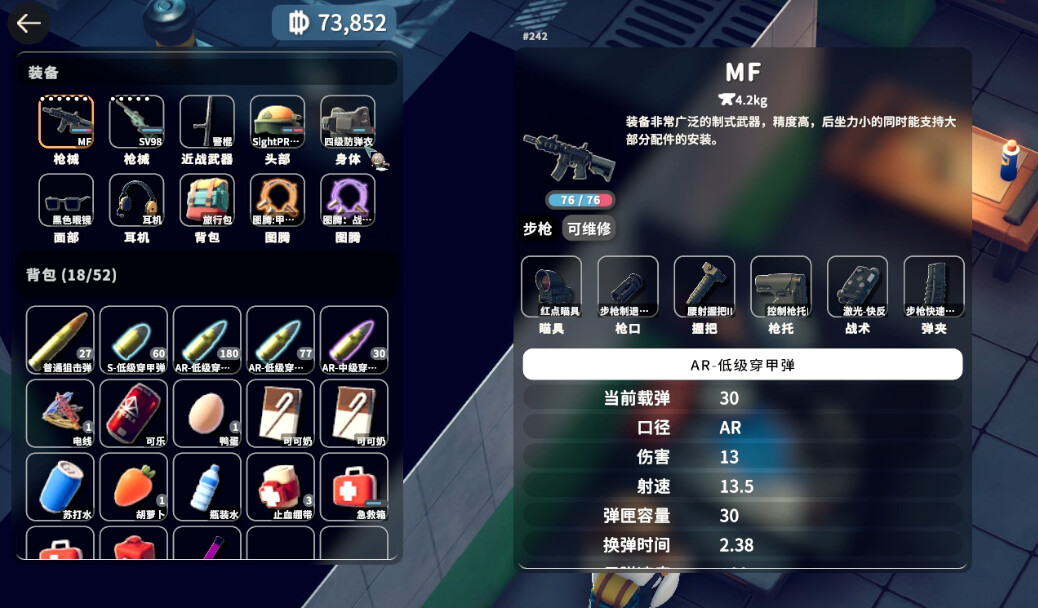Select the duck egg in the backpack
Screen dimensions: 1038x608
(207, 413)
